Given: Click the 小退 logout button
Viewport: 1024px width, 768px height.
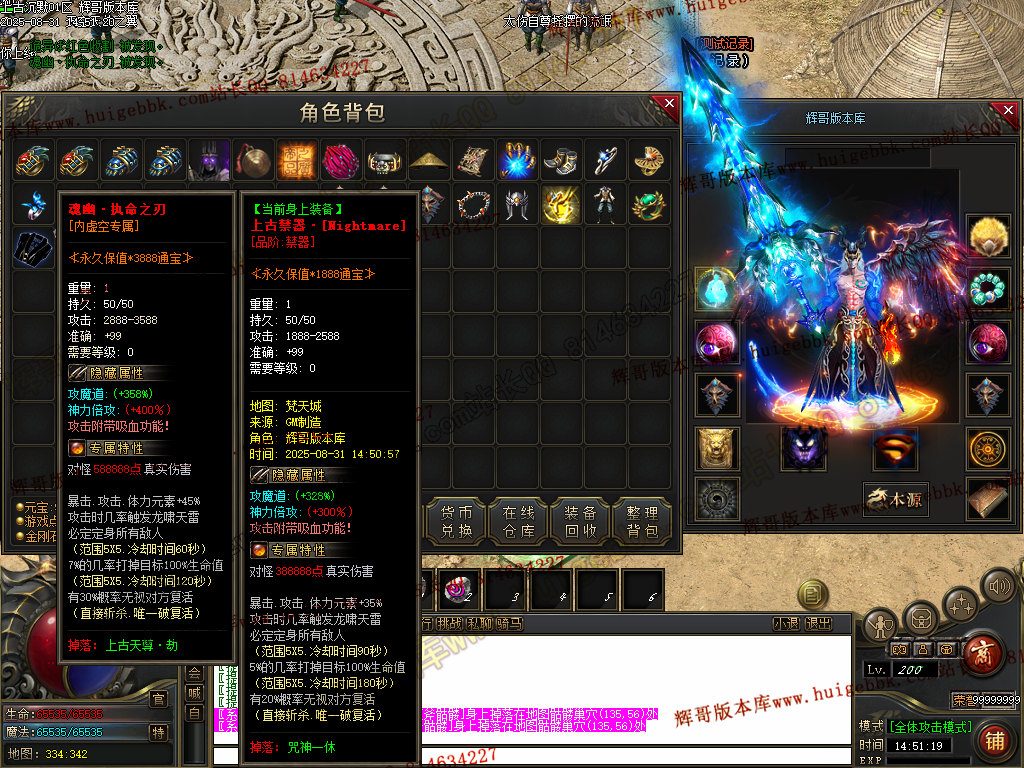Looking at the screenshot, I should [786, 623].
